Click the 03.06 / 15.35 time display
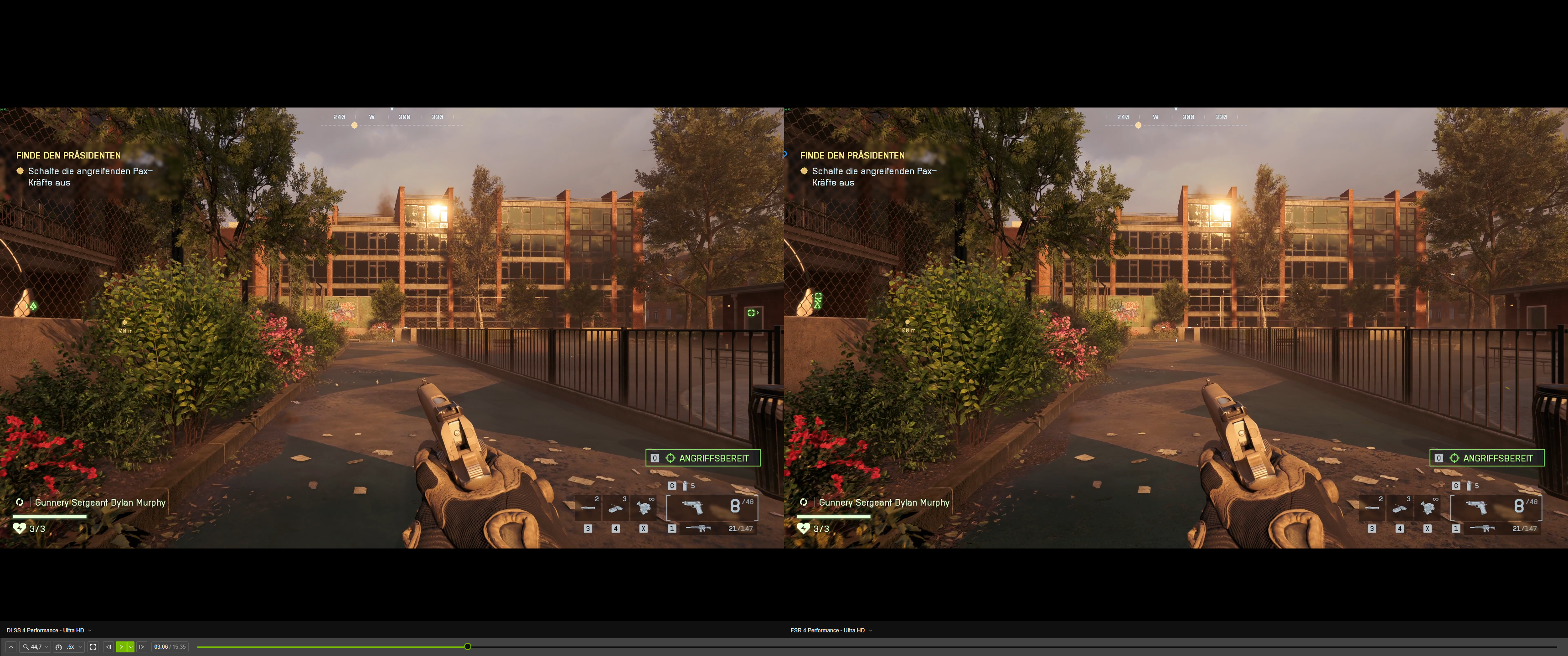The image size is (1568, 656). tap(170, 647)
